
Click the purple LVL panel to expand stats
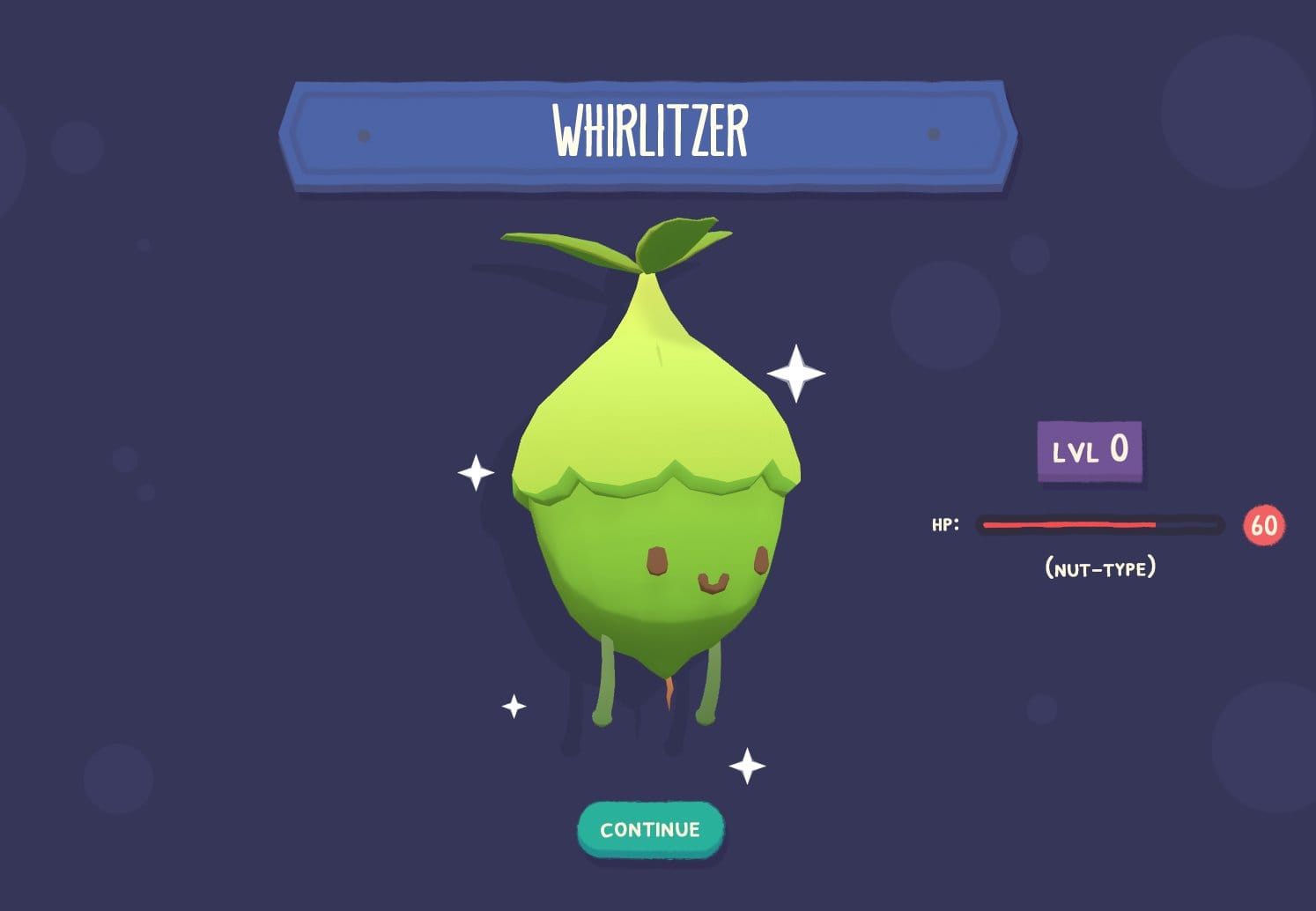(x=1089, y=449)
